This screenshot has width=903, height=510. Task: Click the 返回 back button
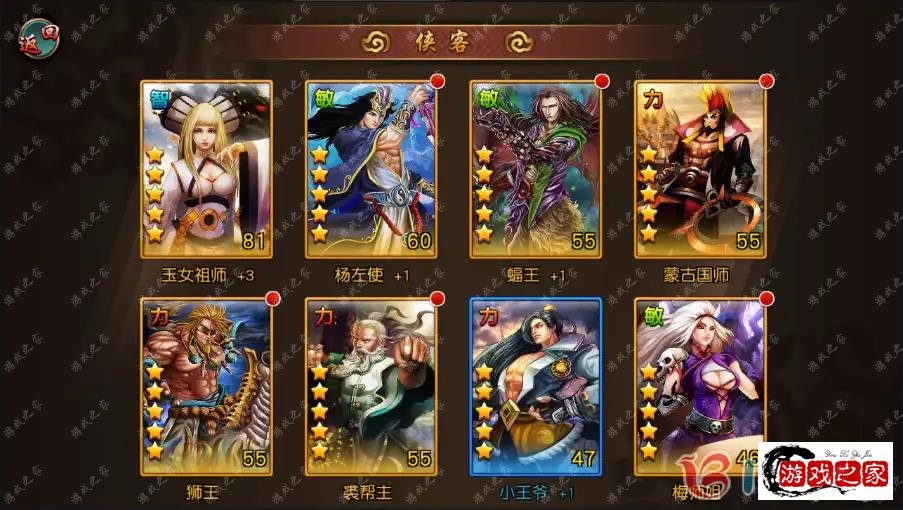coord(36,39)
